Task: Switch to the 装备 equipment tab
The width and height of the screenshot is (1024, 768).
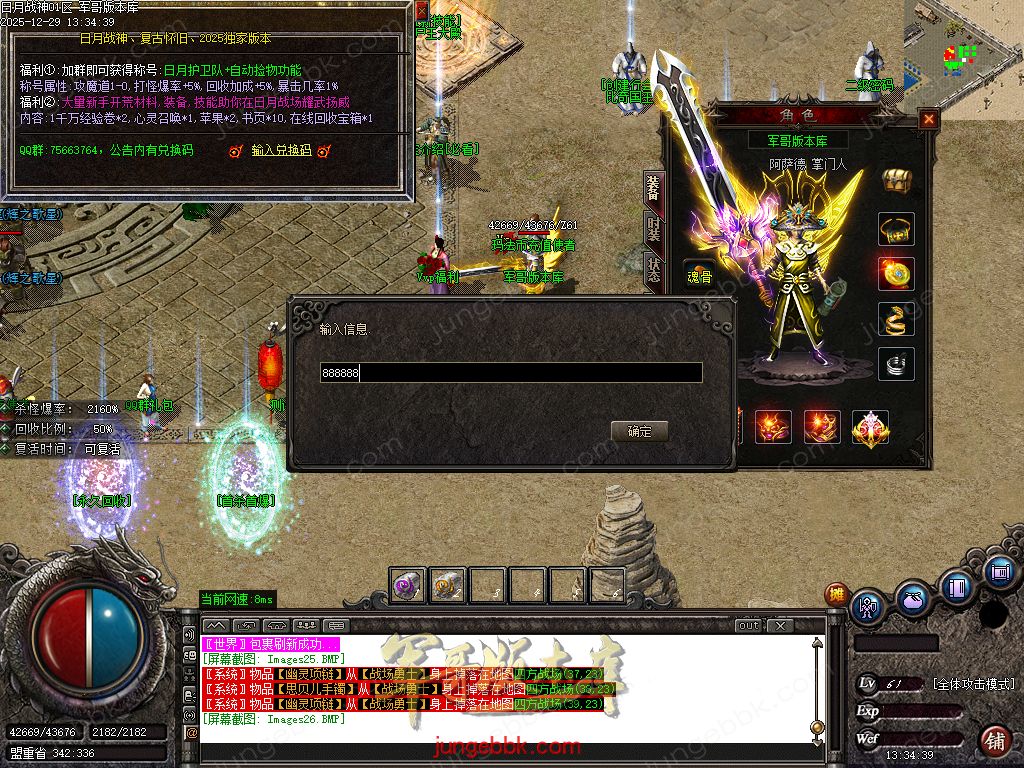Action: (x=653, y=188)
